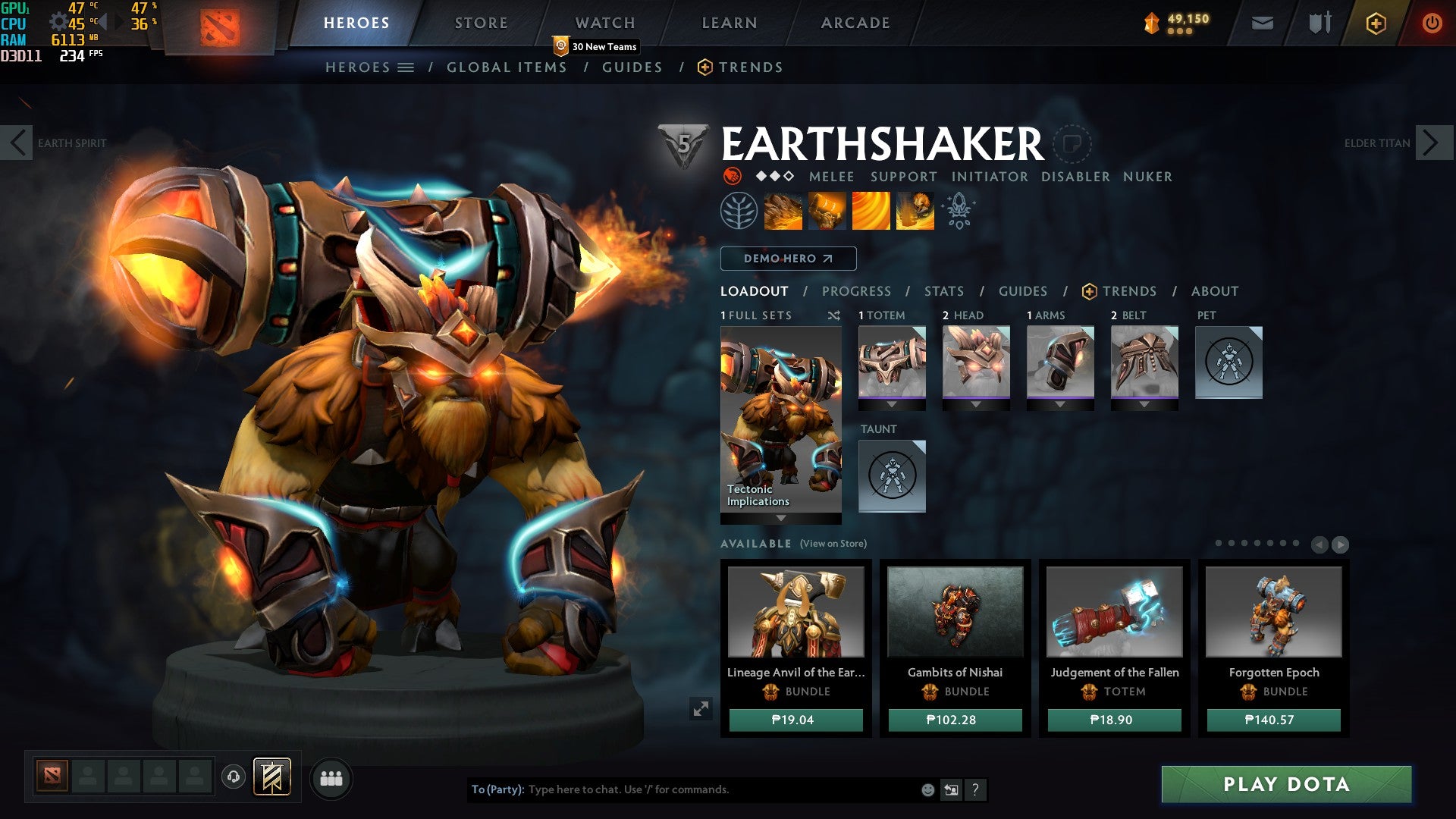The width and height of the screenshot is (1456, 819).
Task: Open the Arcade menu
Action: tap(854, 22)
